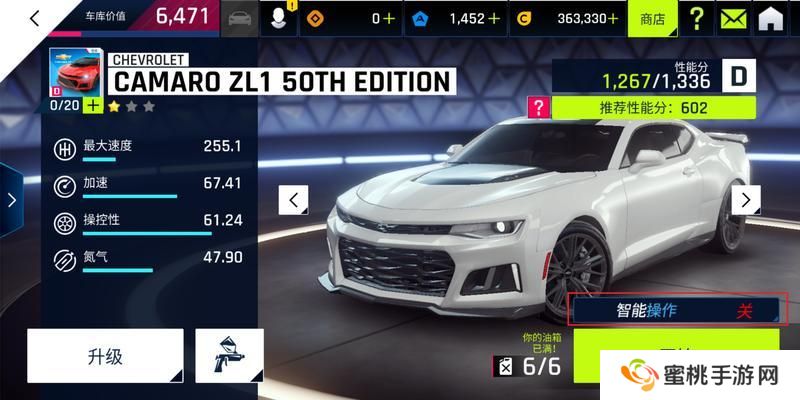Open the player profile icon
The image size is (800, 400).
tap(279, 18)
